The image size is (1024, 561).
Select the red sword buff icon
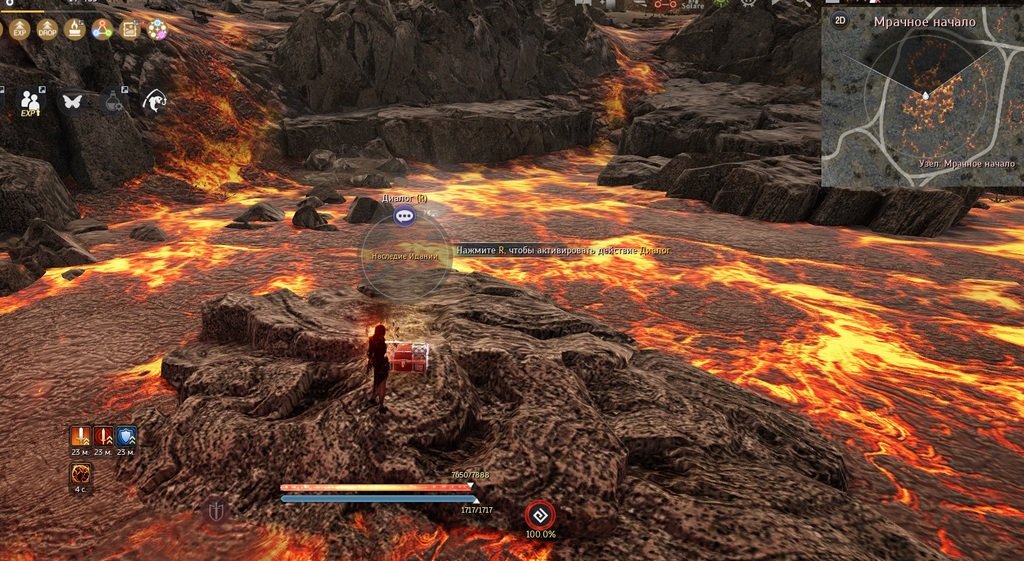pyautogui.click(x=103, y=436)
